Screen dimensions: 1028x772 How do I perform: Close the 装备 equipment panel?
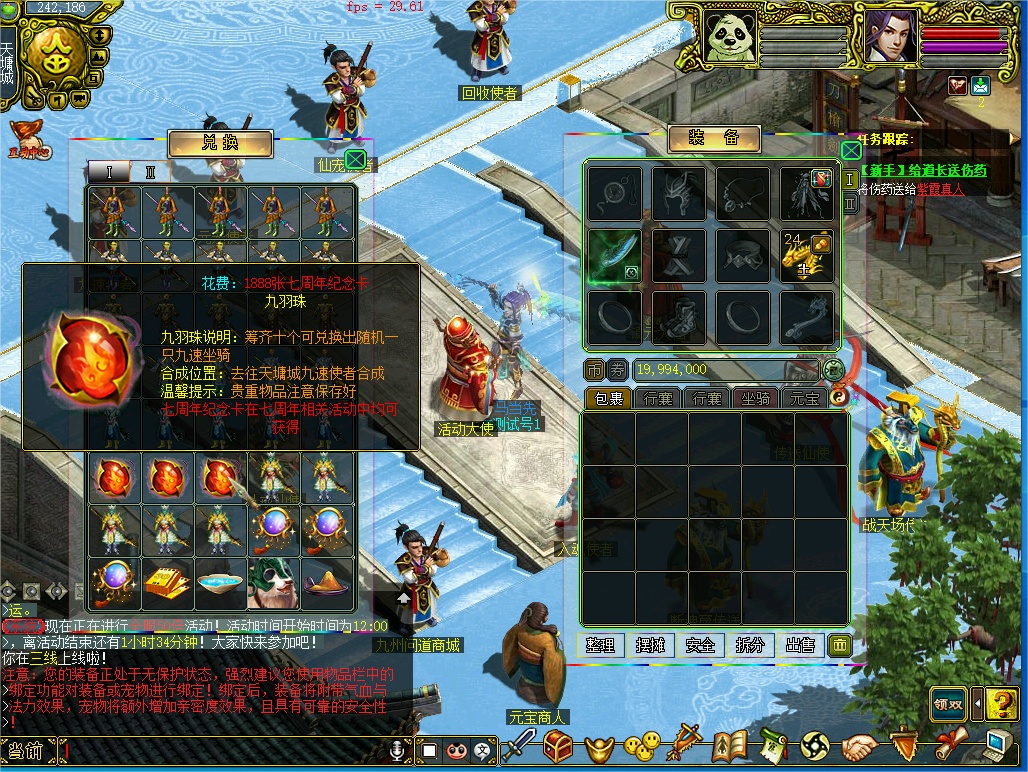pos(850,150)
